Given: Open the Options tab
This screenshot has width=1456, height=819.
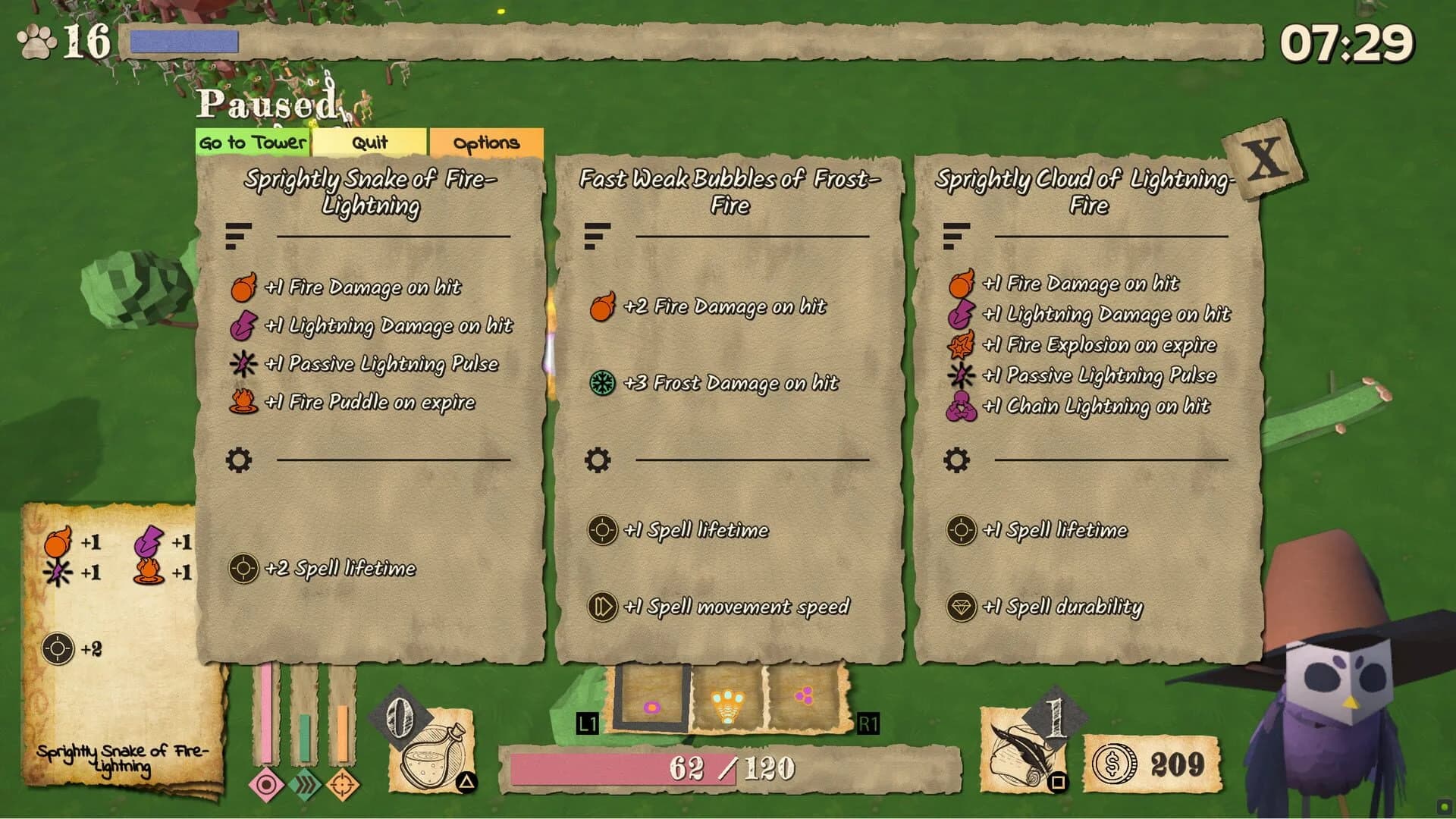Looking at the screenshot, I should point(486,143).
